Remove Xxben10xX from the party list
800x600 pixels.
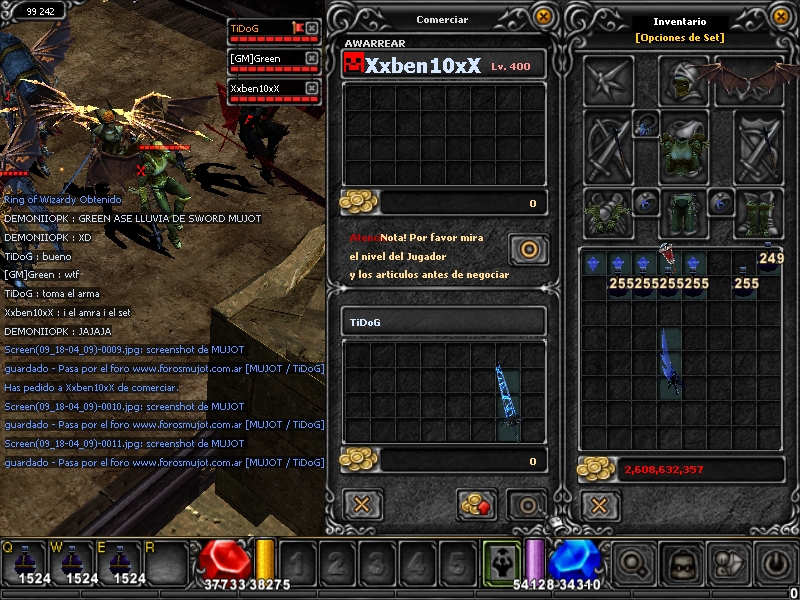click(311, 88)
